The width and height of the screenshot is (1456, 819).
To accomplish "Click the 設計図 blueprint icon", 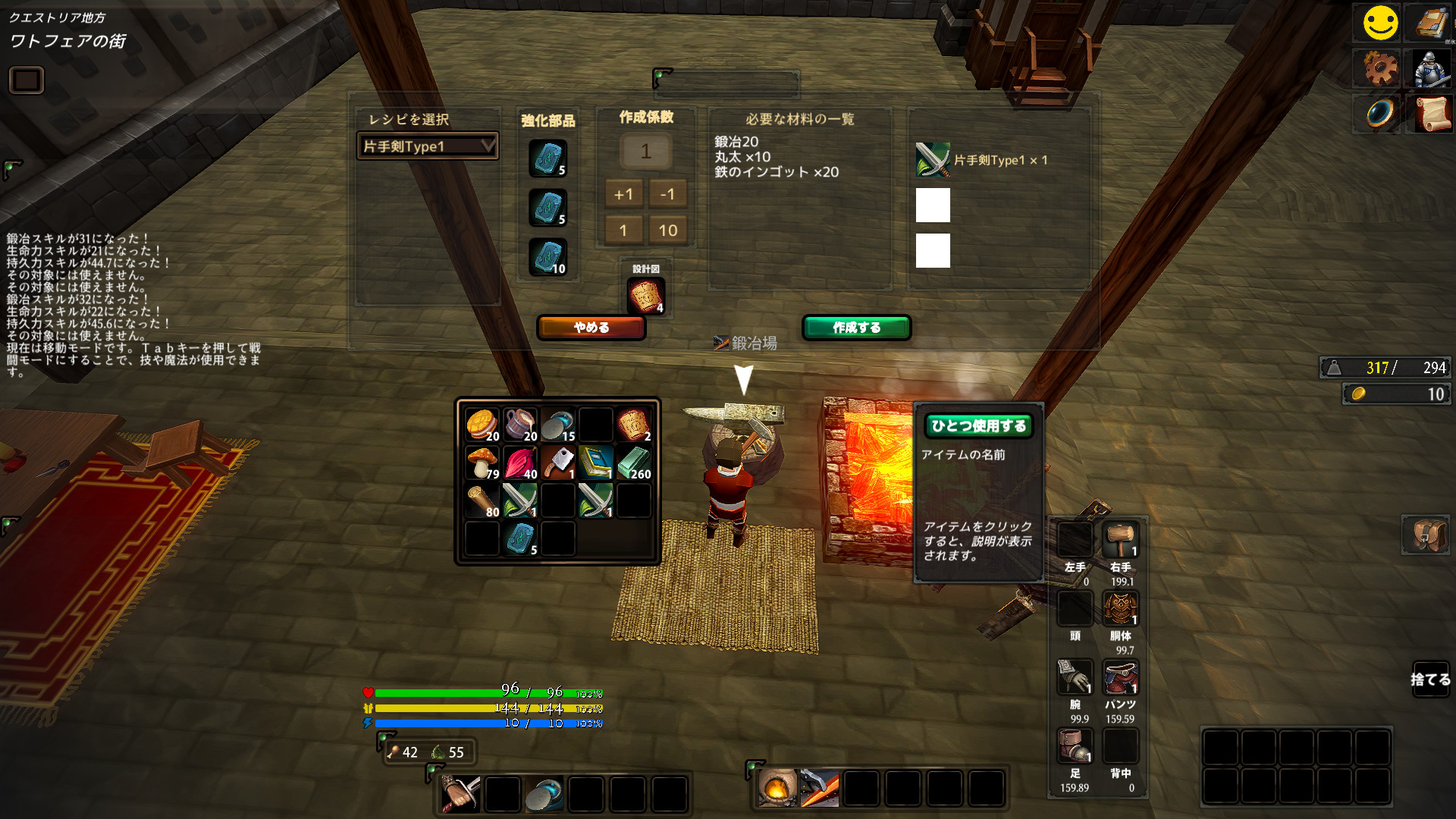I will click(x=646, y=295).
